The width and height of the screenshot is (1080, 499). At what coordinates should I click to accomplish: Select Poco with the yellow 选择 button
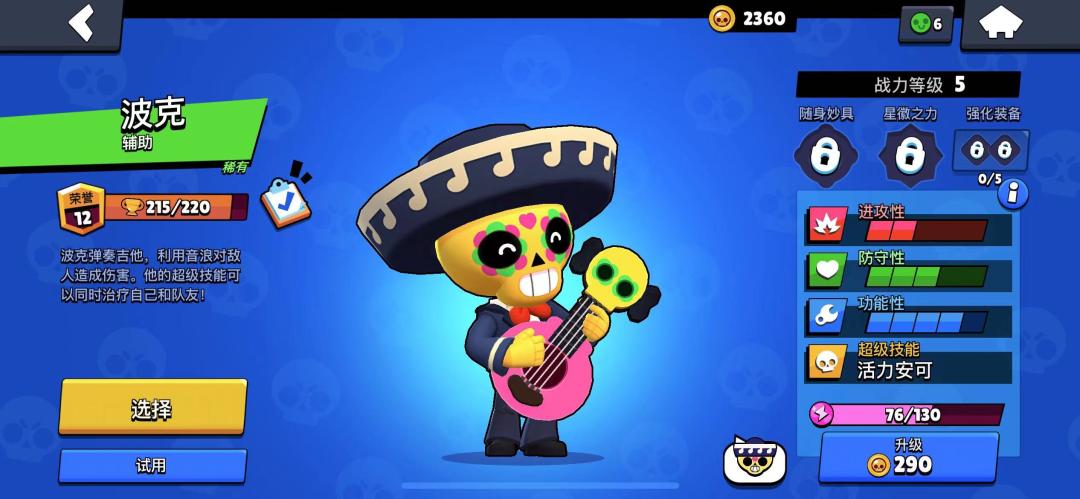coord(152,407)
